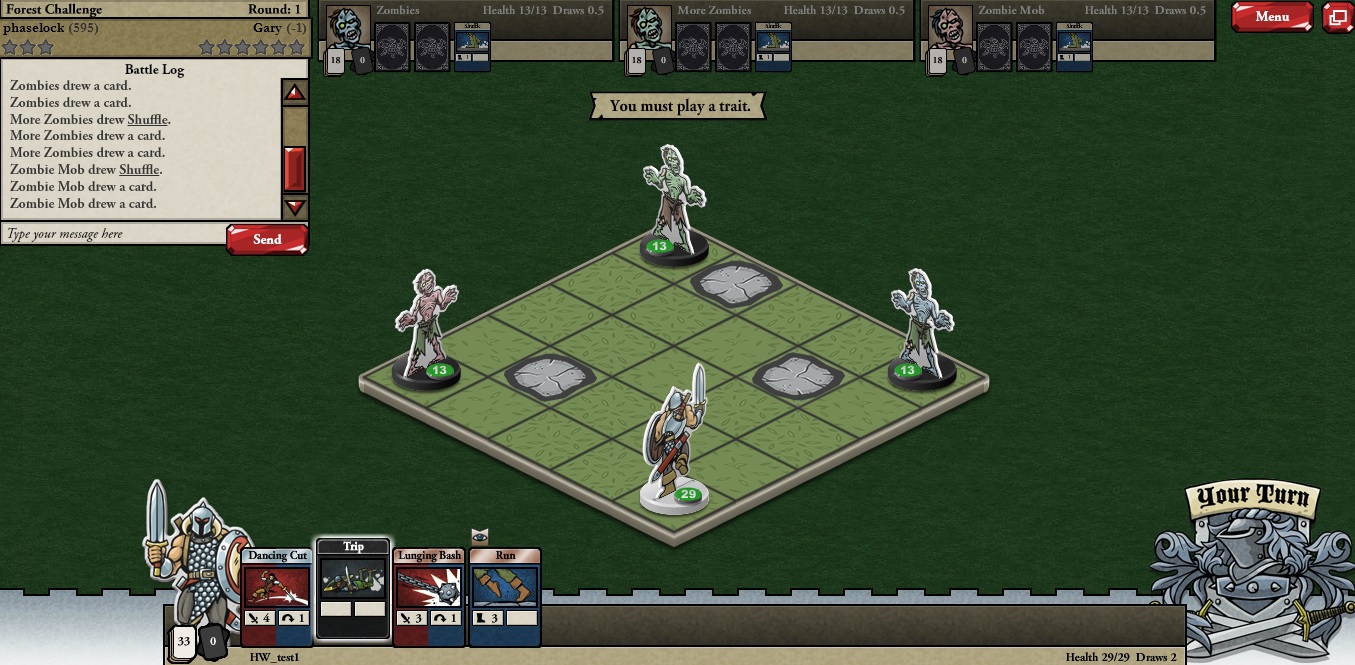Click the eye icon above the Run card

[x=479, y=537]
